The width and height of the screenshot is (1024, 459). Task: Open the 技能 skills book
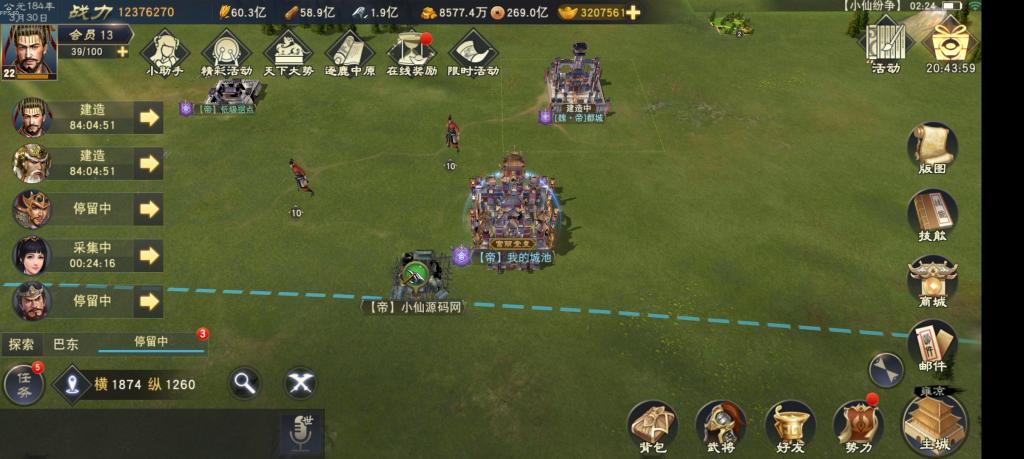click(x=932, y=214)
